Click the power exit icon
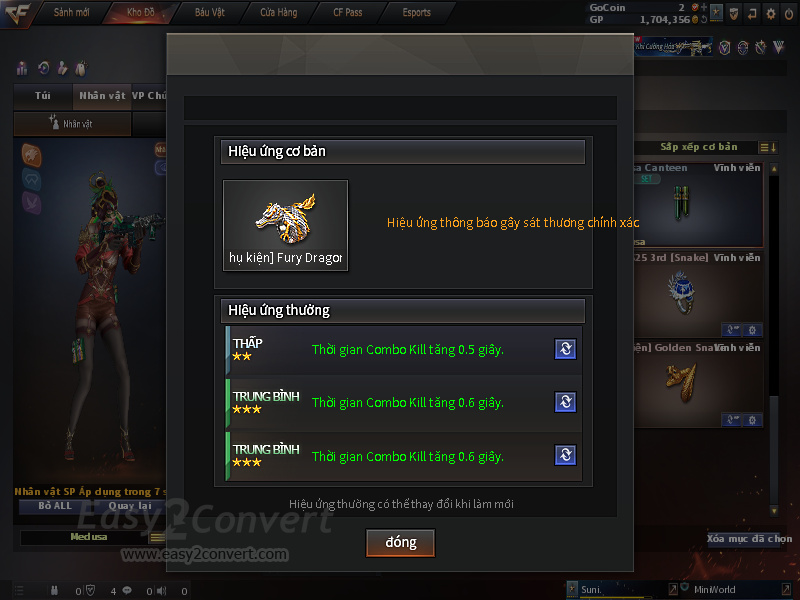The width and height of the screenshot is (800, 600). [789, 13]
